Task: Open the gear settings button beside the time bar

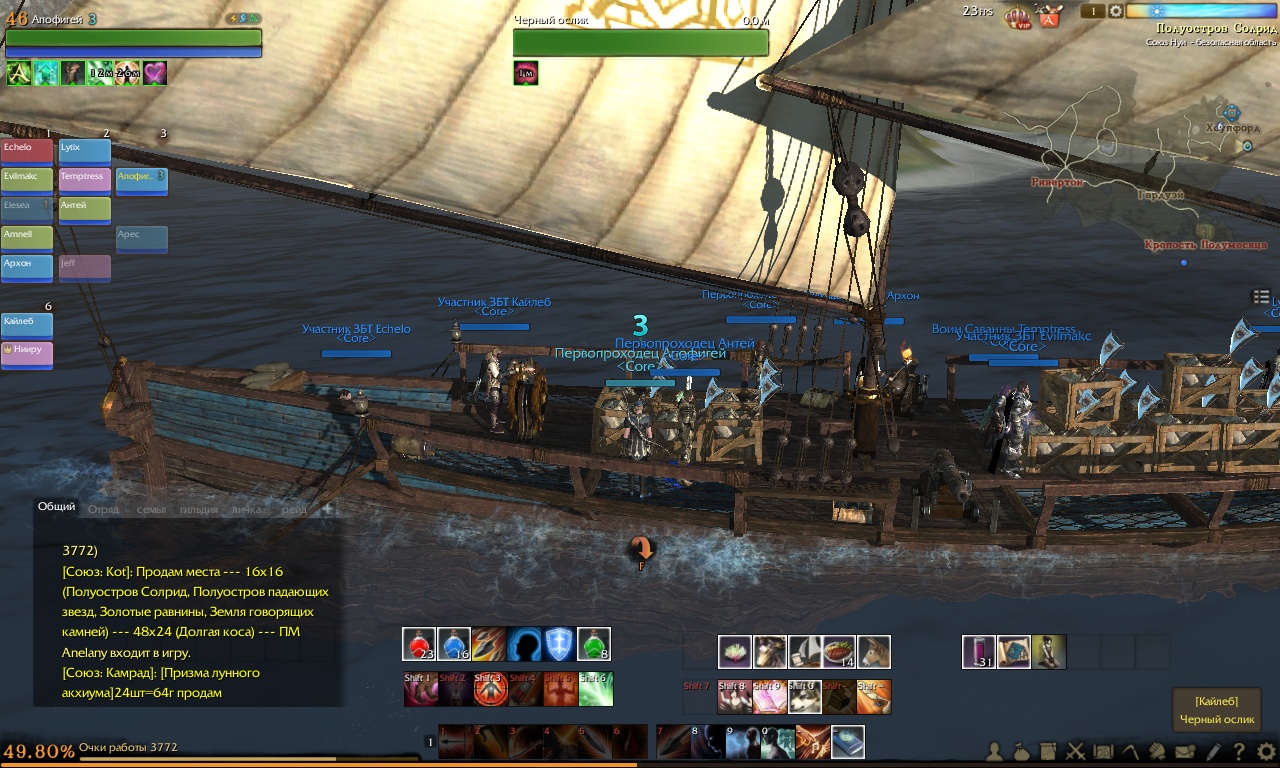Action: [x=1116, y=11]
